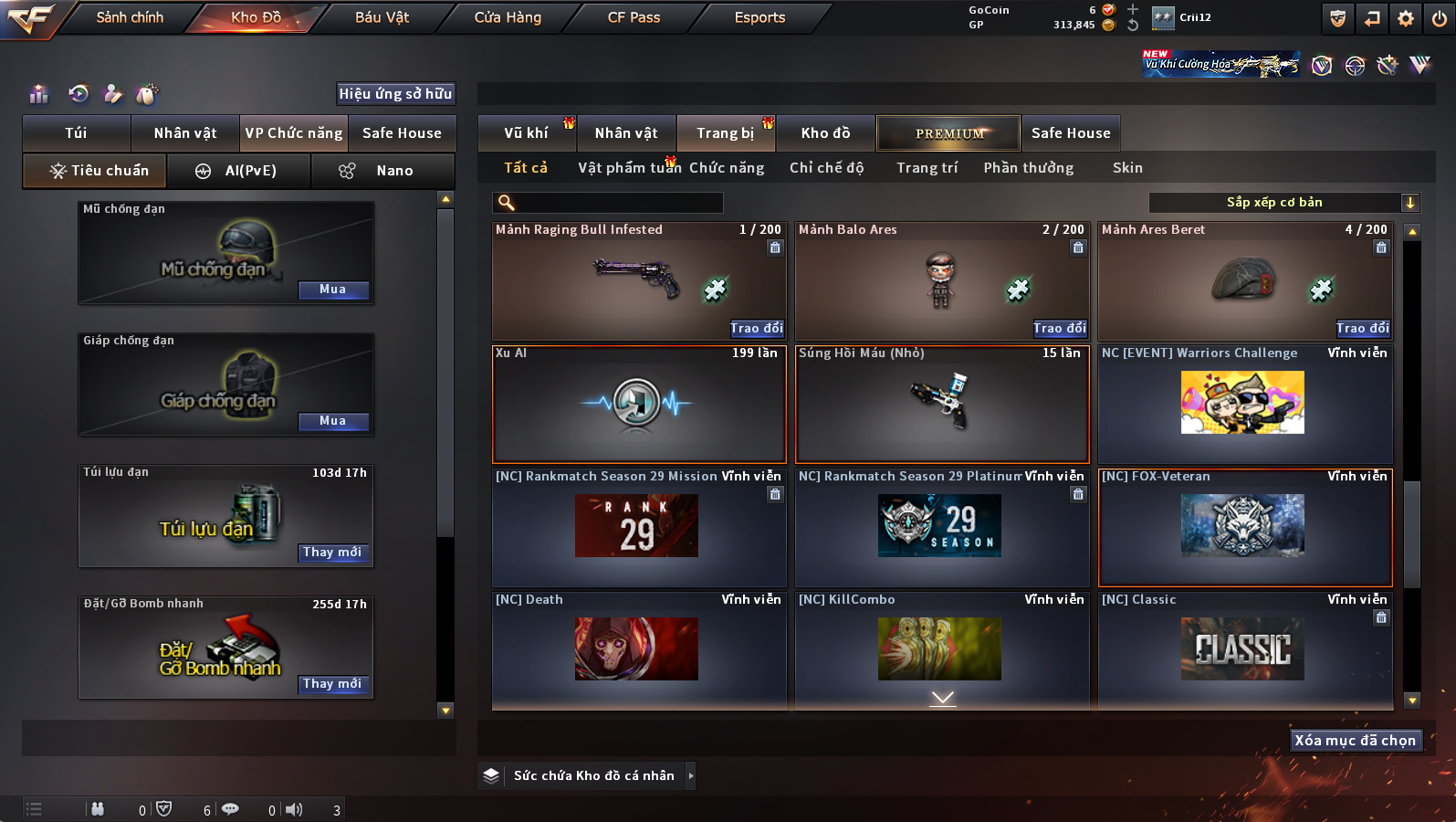
Task: Go to the Cửa Hàng shop
Action: [508, 17]
